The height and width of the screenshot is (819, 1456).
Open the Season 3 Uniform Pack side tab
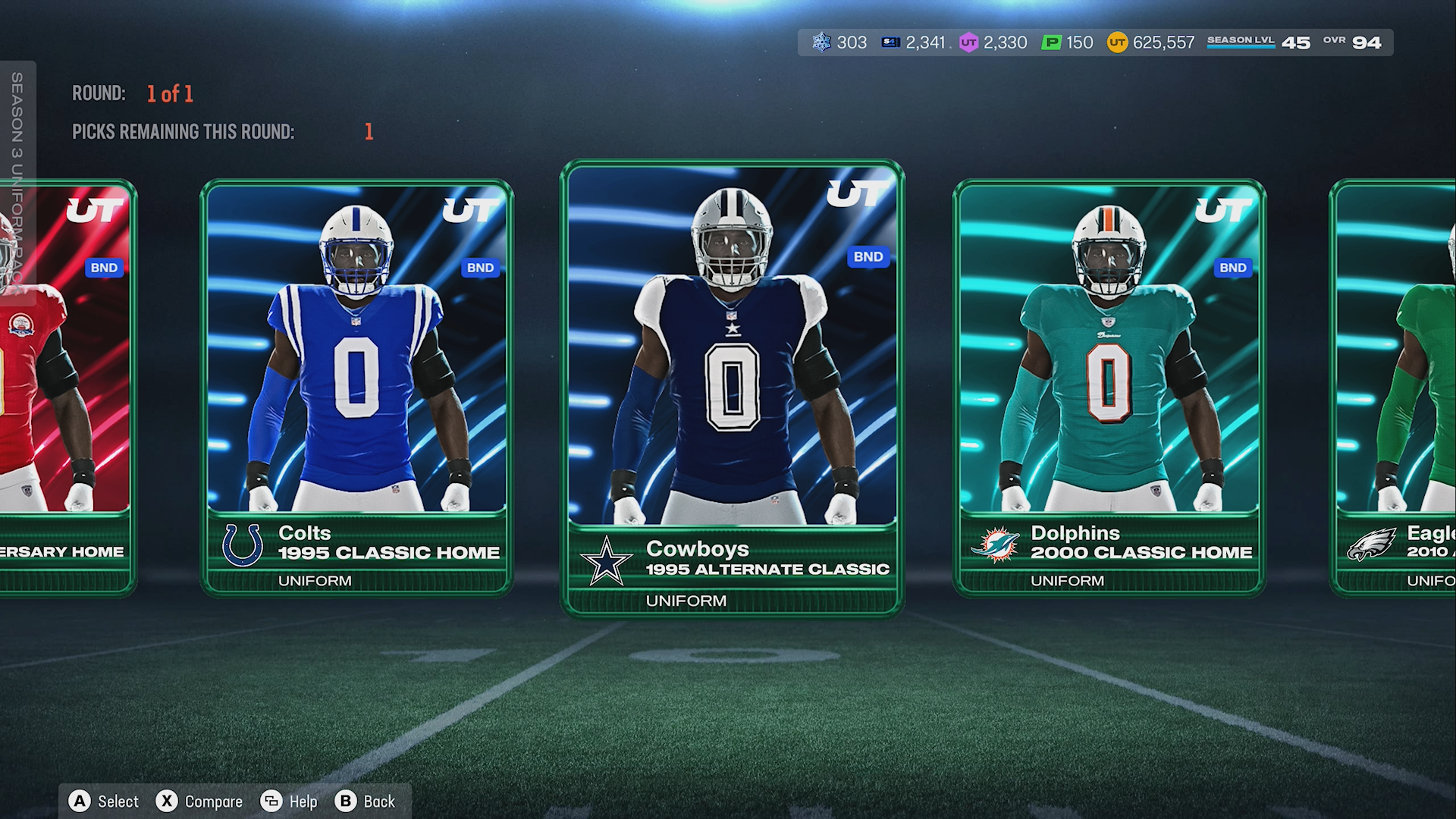click(17, 182)
